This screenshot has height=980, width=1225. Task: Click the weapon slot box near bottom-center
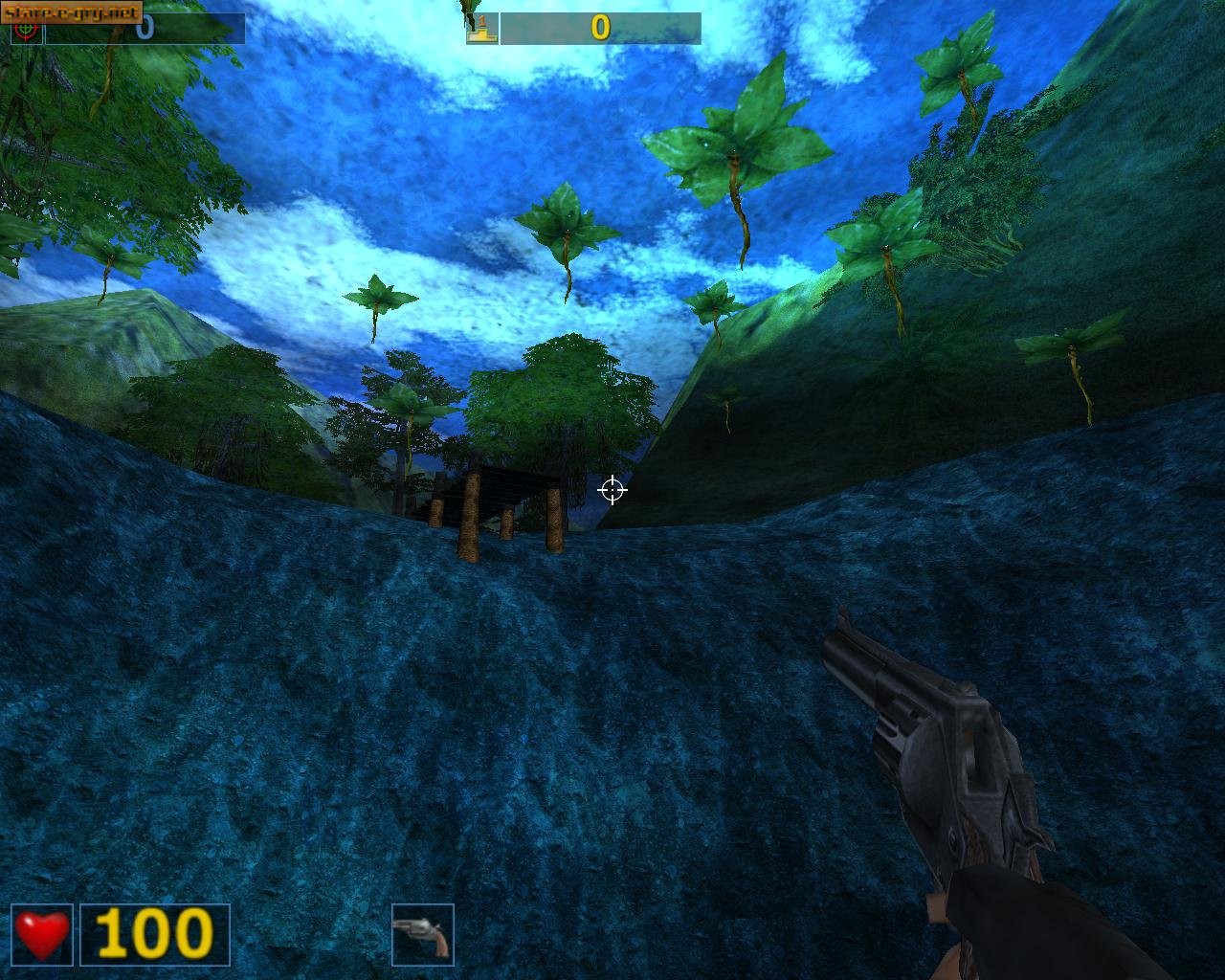click(421, 934)
